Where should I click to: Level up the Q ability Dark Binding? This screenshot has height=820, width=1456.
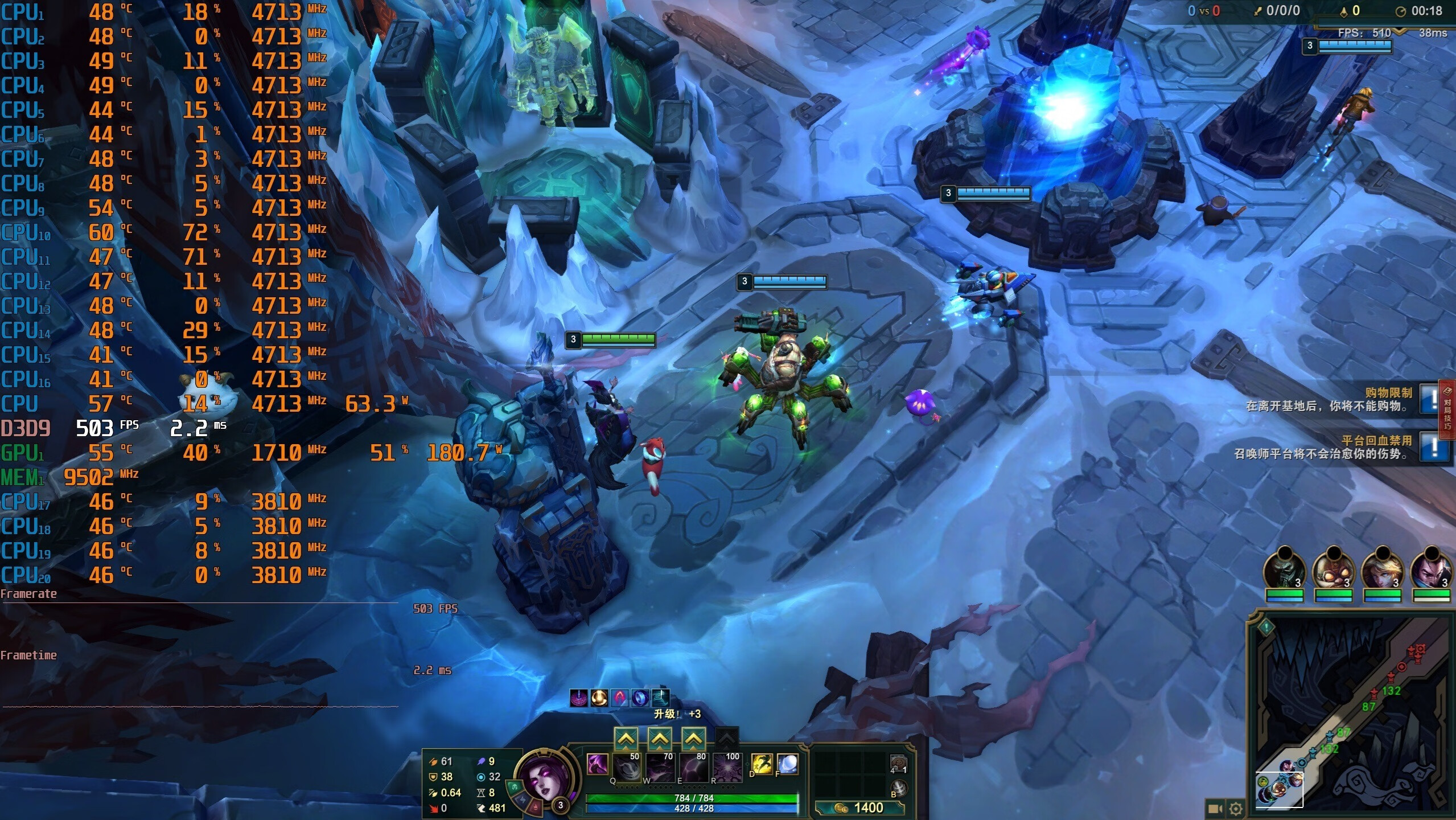coord(626,739)
